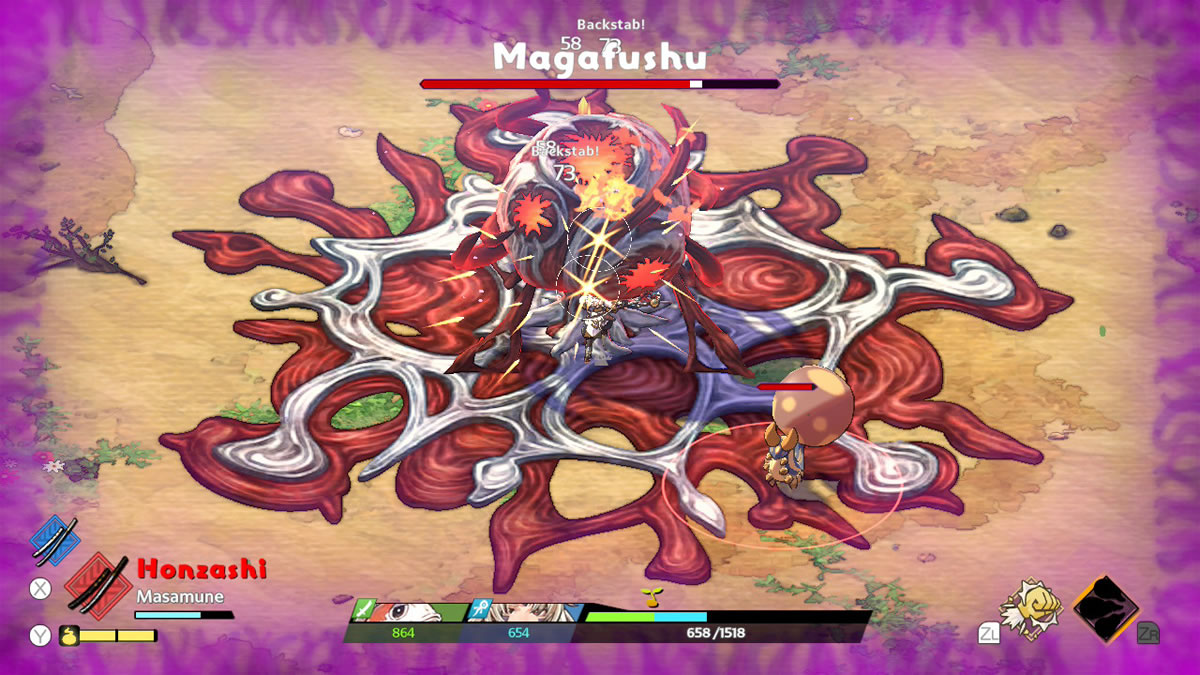Select the blue secondary sword icon
1200x675 pixels.
pyautogui.click(x=55, y=538)
